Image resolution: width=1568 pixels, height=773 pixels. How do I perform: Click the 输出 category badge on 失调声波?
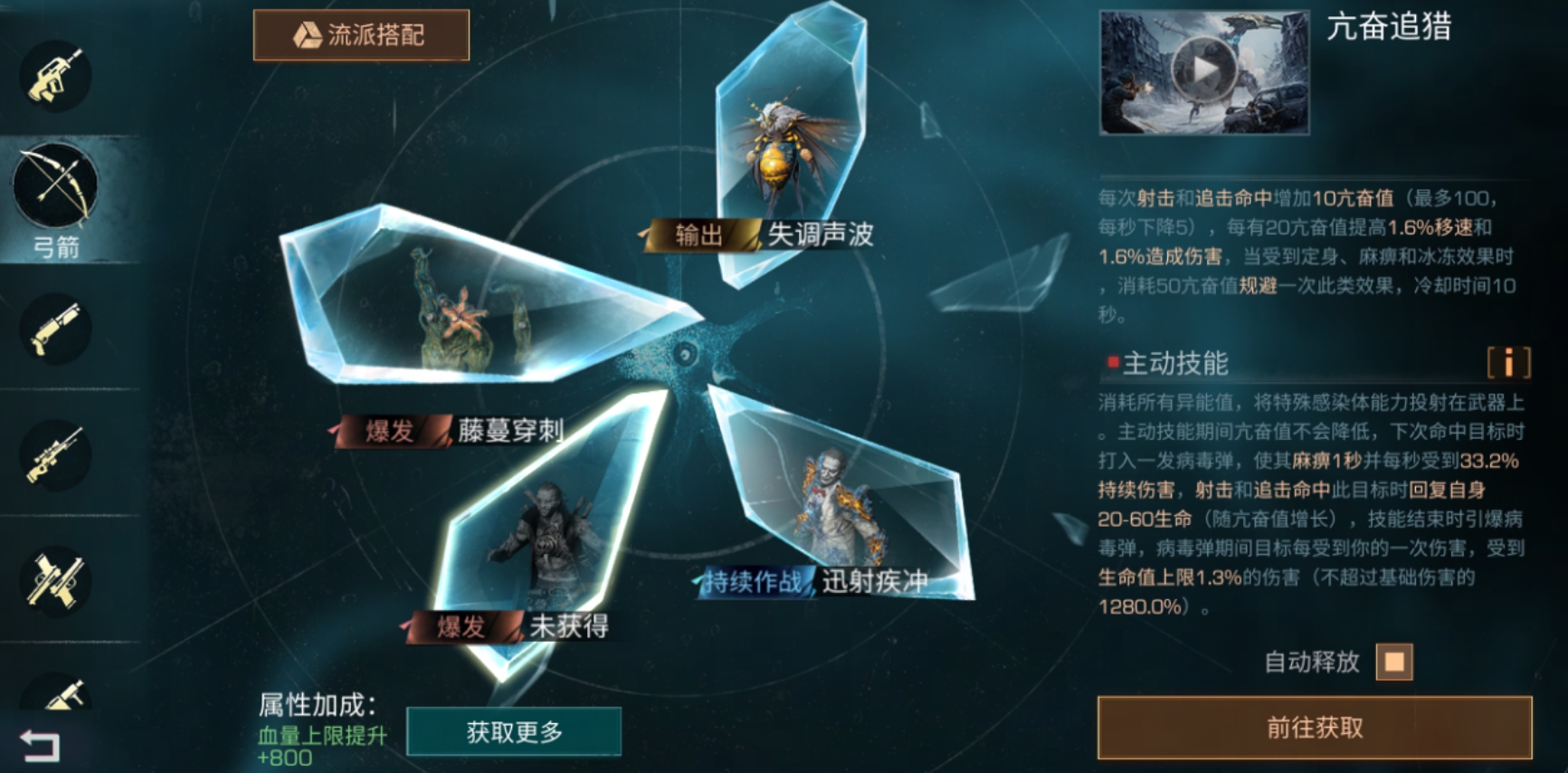[697, 235]
